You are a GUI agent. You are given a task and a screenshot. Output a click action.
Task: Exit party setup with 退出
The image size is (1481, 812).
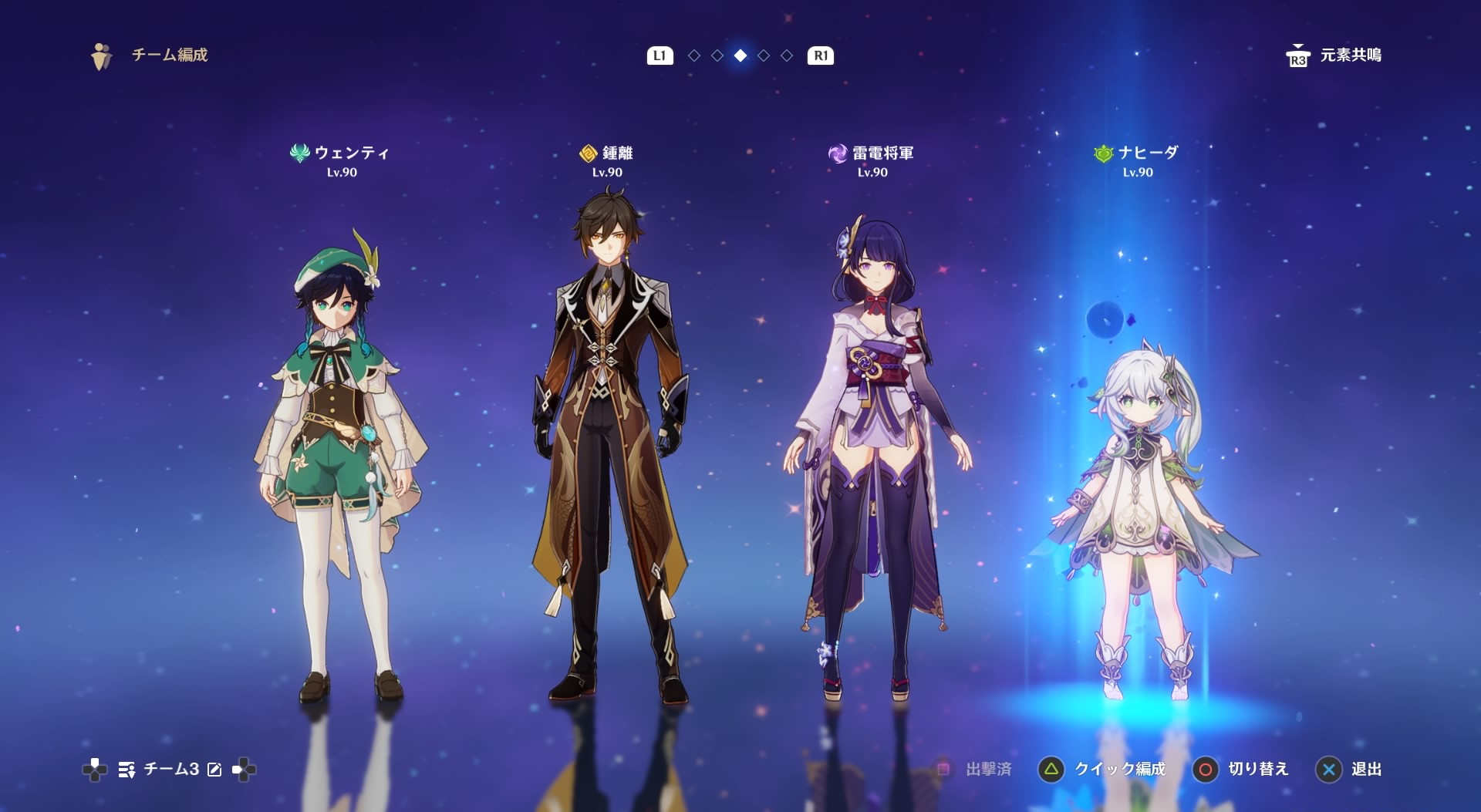click(1349, 770)
